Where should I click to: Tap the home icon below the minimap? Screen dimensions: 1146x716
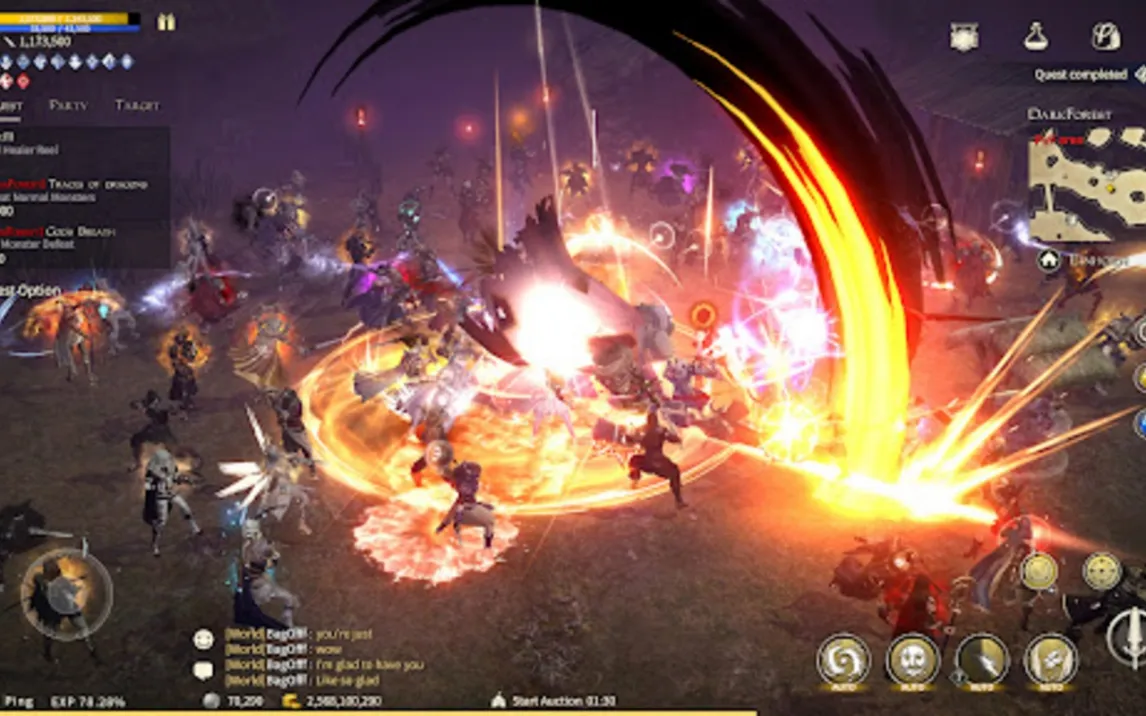(x=1049, y=260)
